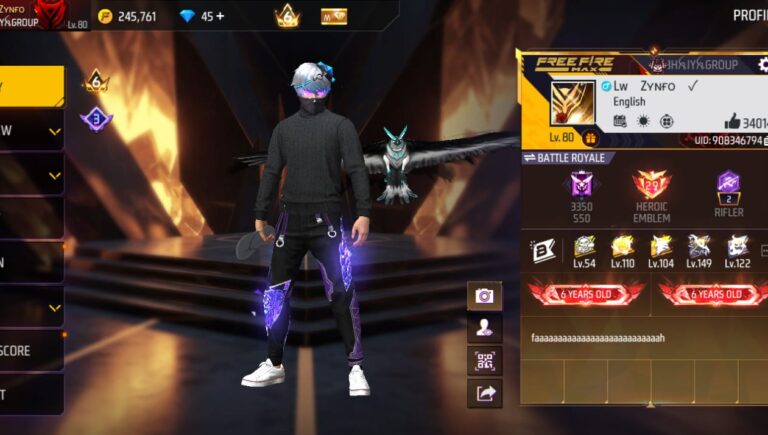Click the gold crown badge beside the side menu
Image resolution: width=768 pixels, height=435 pixels.
pyautogui.click(x=96, y=80)
